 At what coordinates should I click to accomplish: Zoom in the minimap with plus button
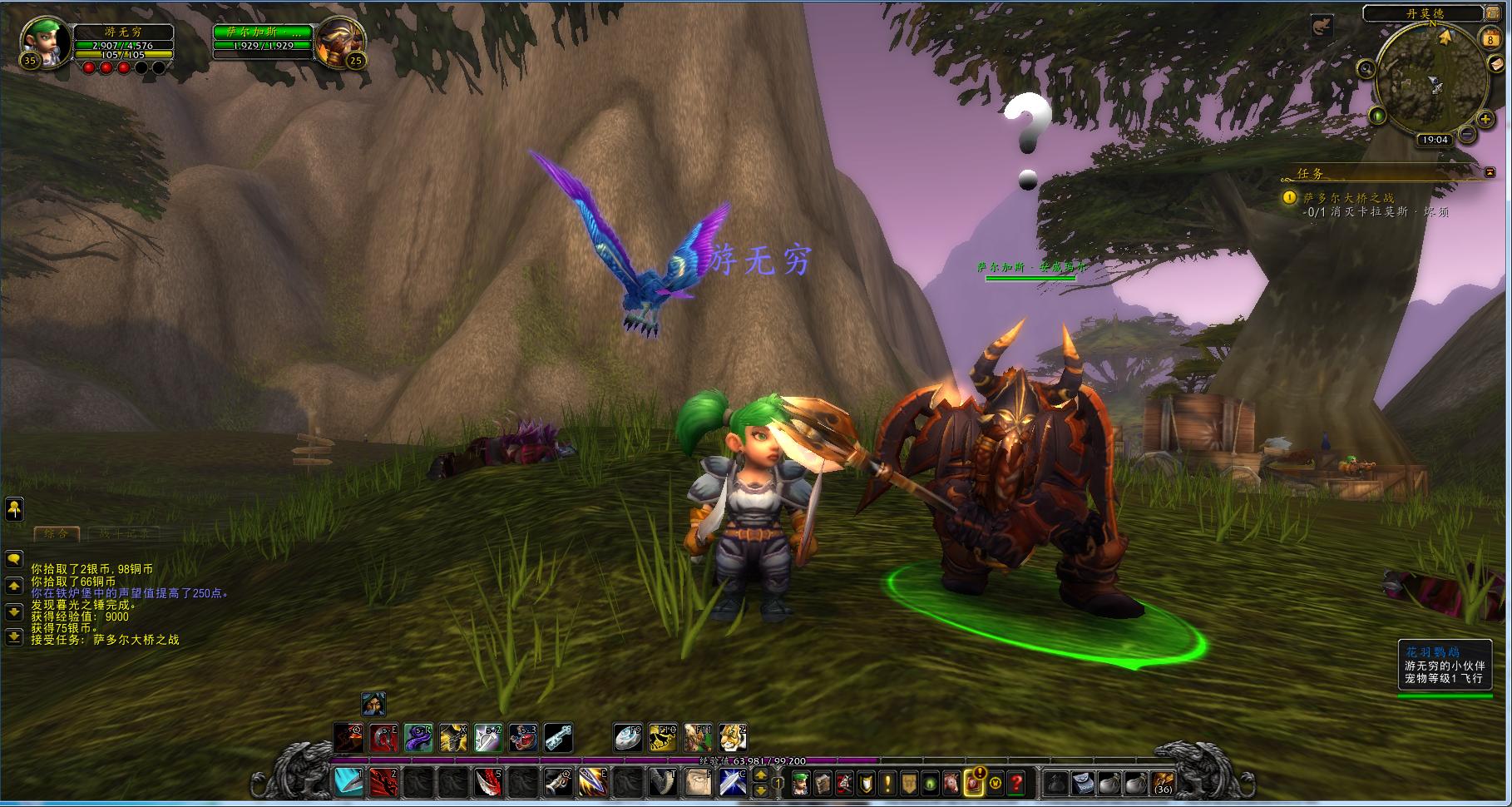(x=1487, y=120)
